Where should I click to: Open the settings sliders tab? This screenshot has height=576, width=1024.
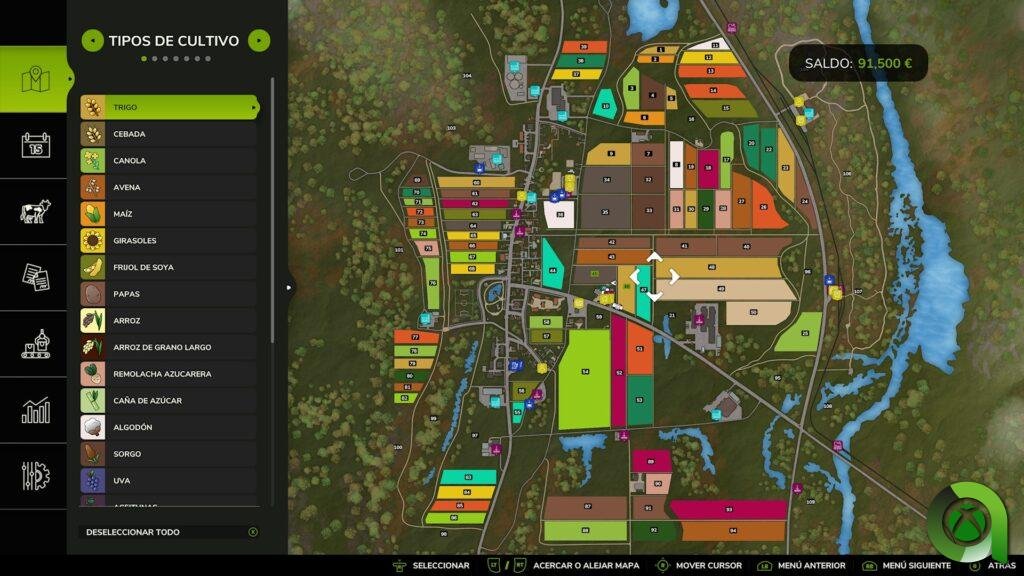tap(35, 475)
